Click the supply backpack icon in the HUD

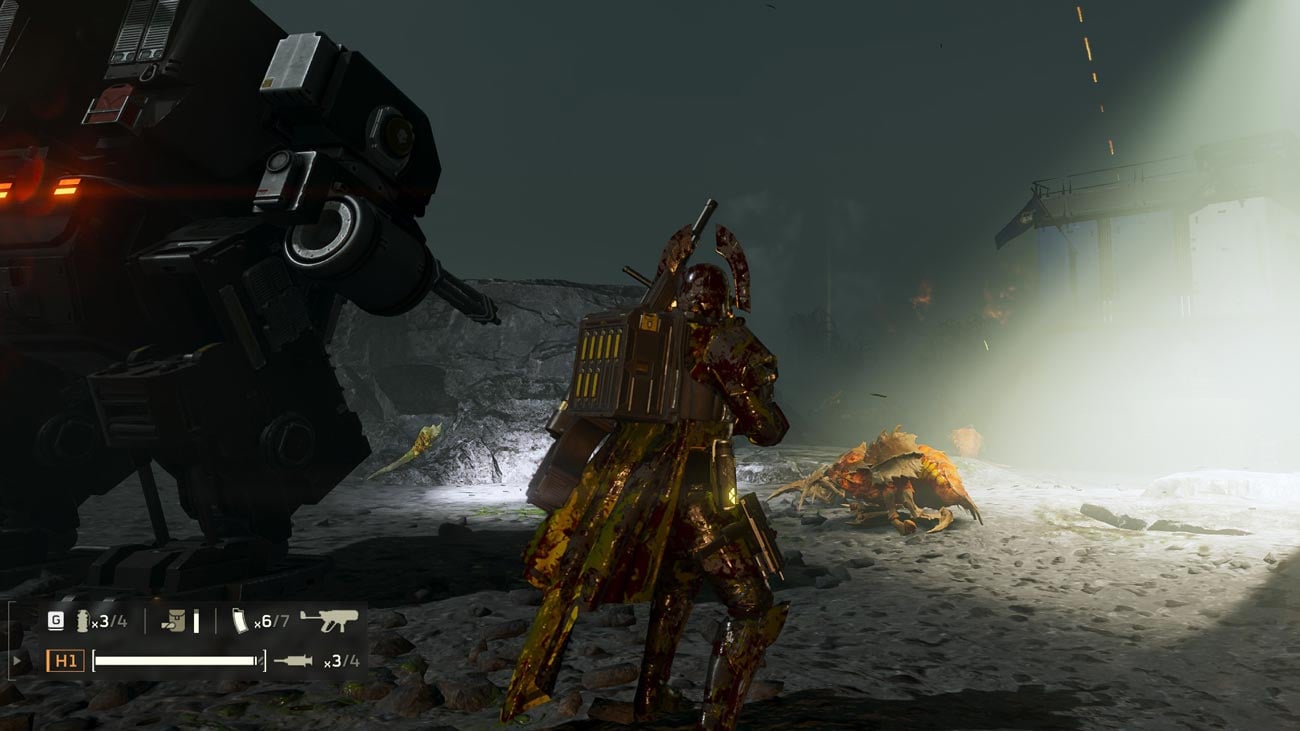tap(174, 620)
